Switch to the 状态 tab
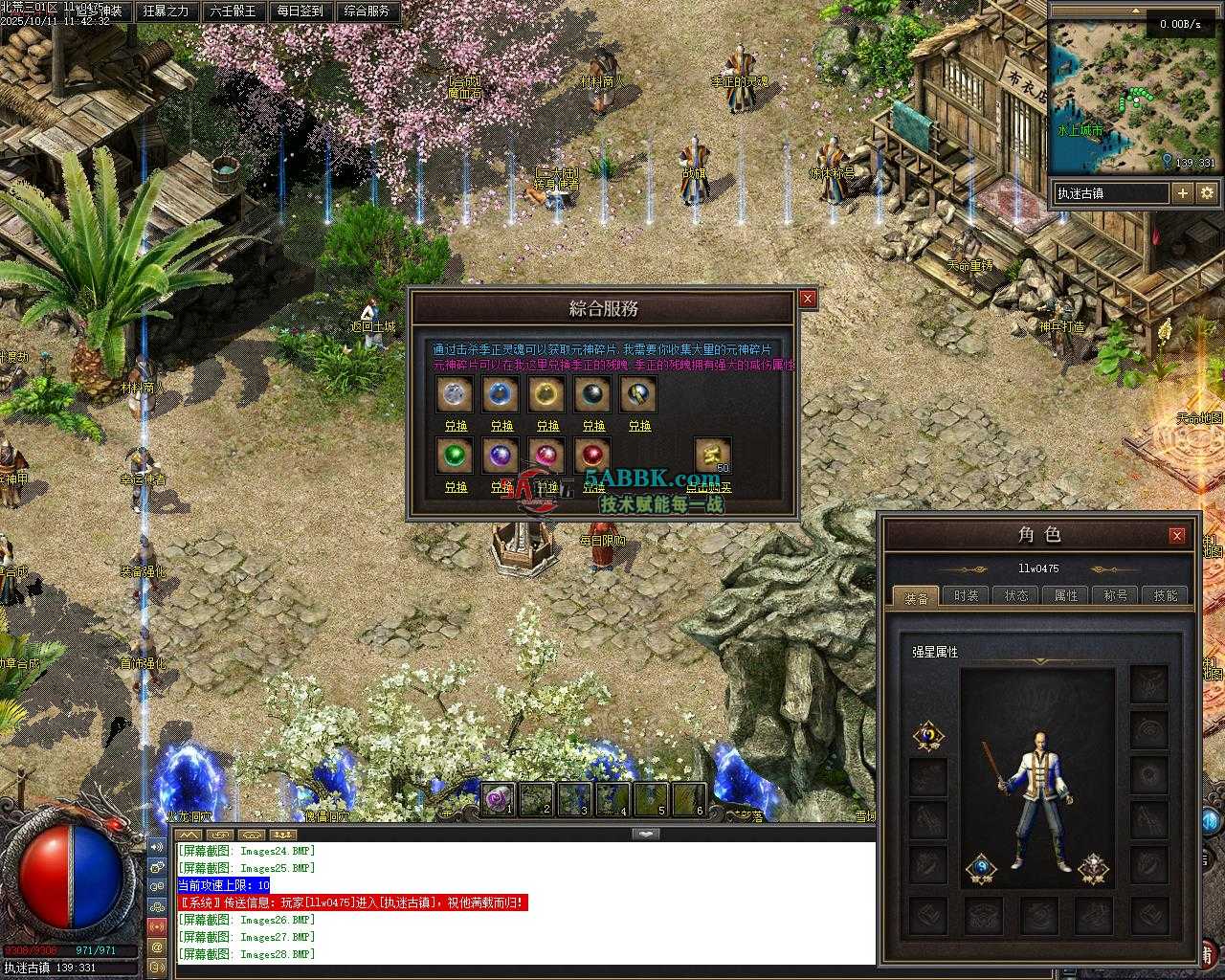The height and width of the screenshot is (980, 1225). pos(1016,595)
